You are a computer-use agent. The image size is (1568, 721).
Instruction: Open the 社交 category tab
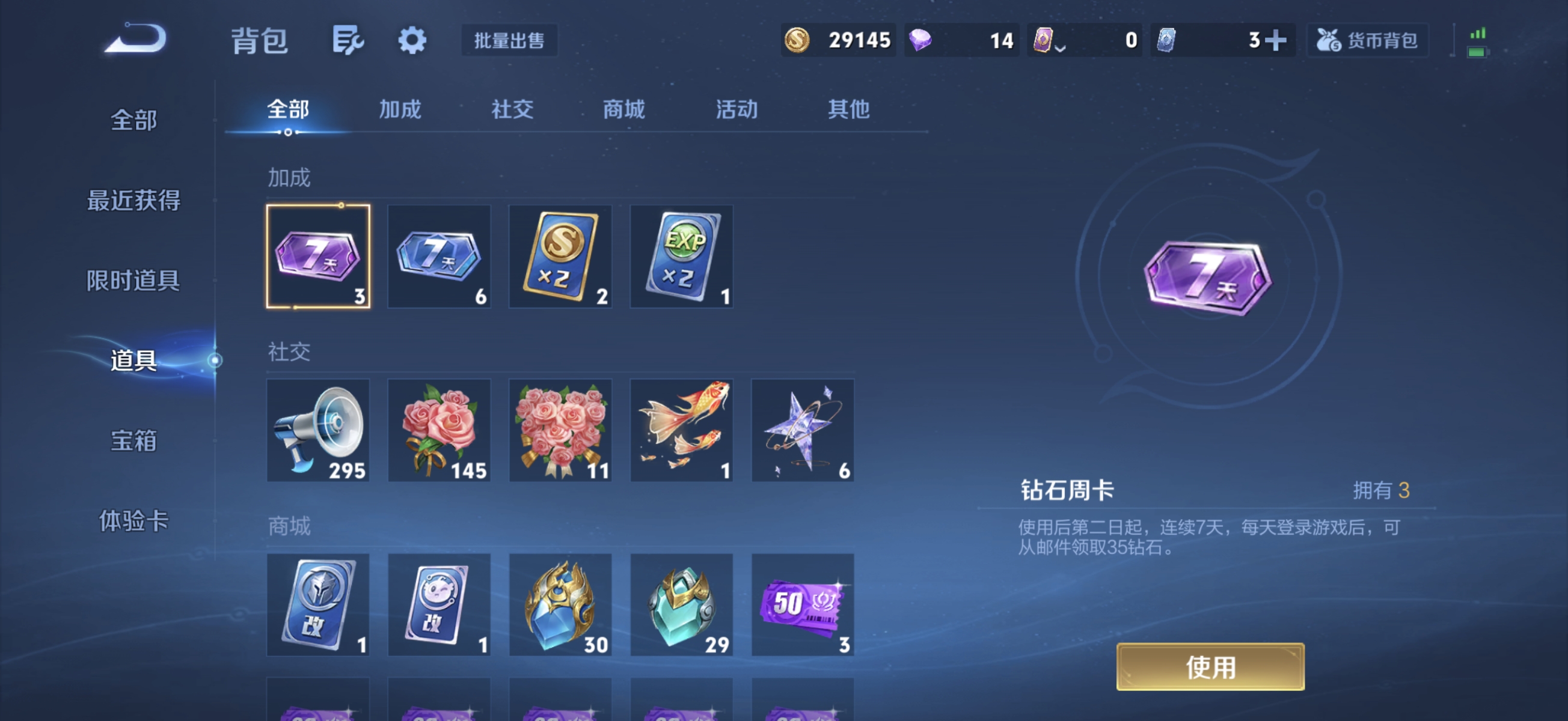point(511,109)
